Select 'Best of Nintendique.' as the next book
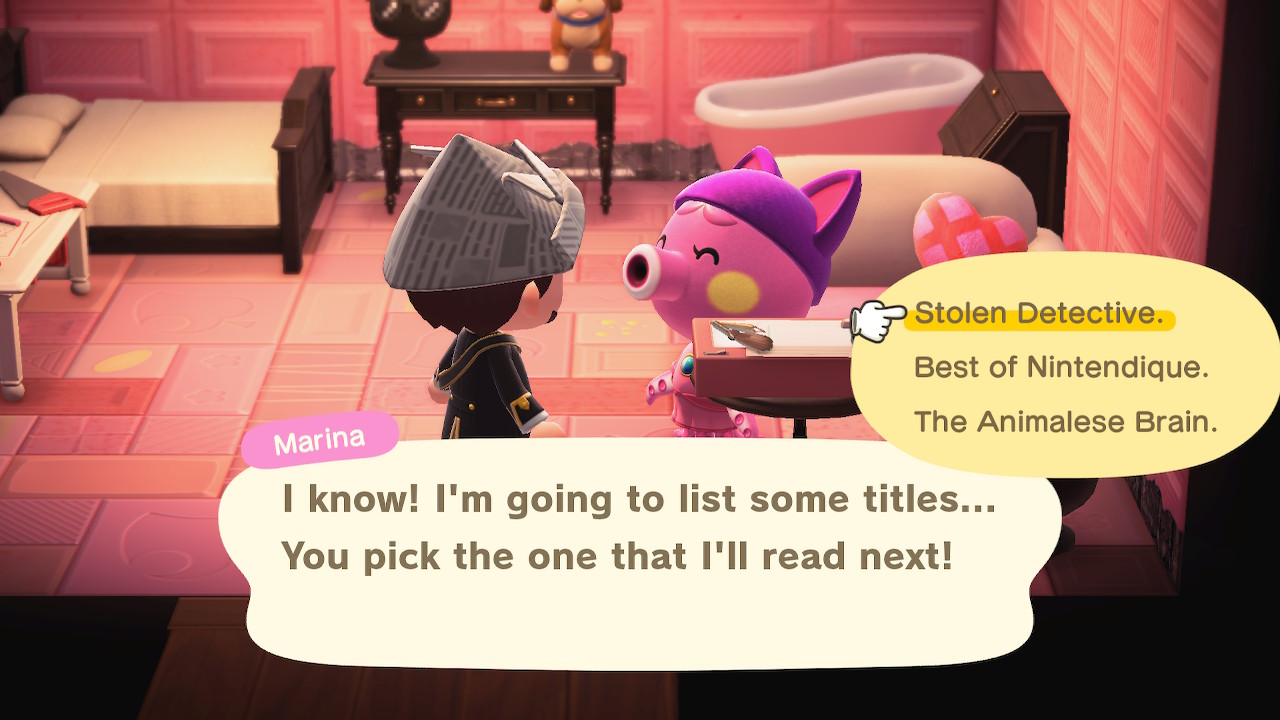Image resolution: width=1280 pixels, height=720 pixels. 1061,368
